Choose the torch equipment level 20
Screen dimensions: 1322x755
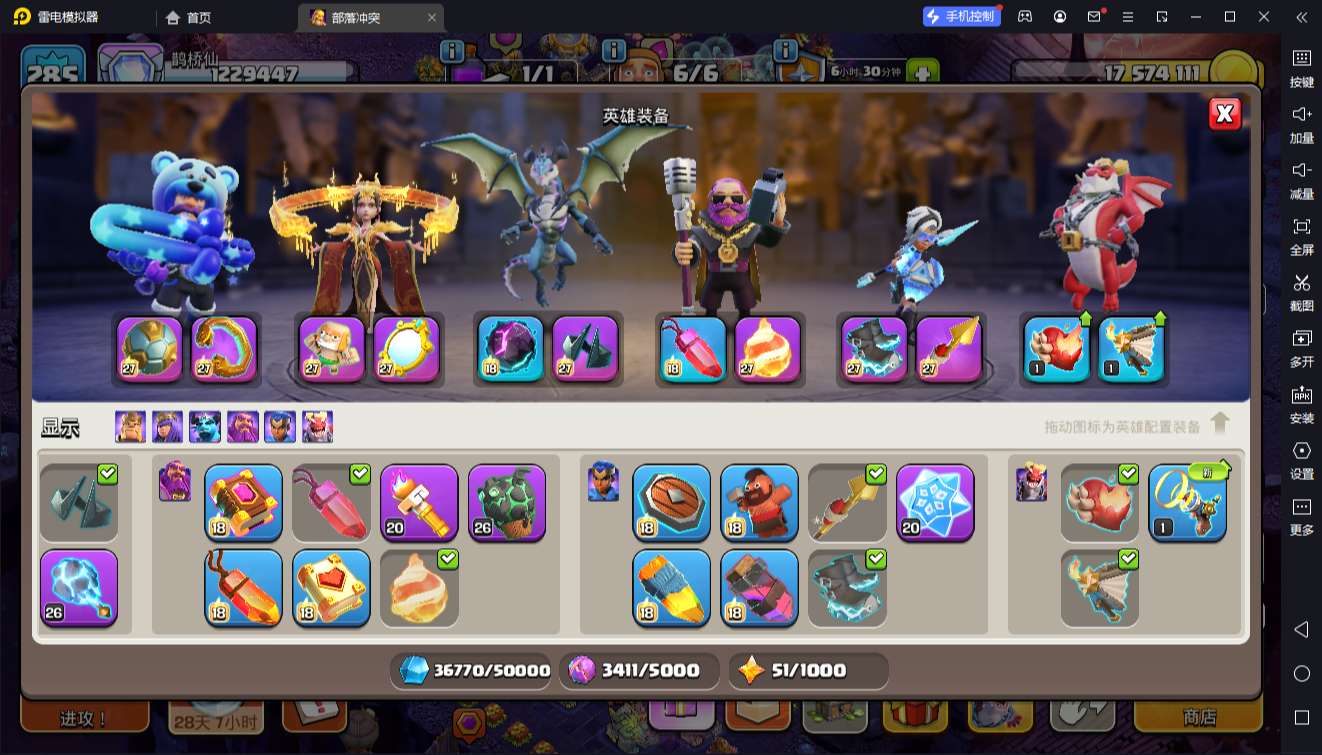coord(419,502)
